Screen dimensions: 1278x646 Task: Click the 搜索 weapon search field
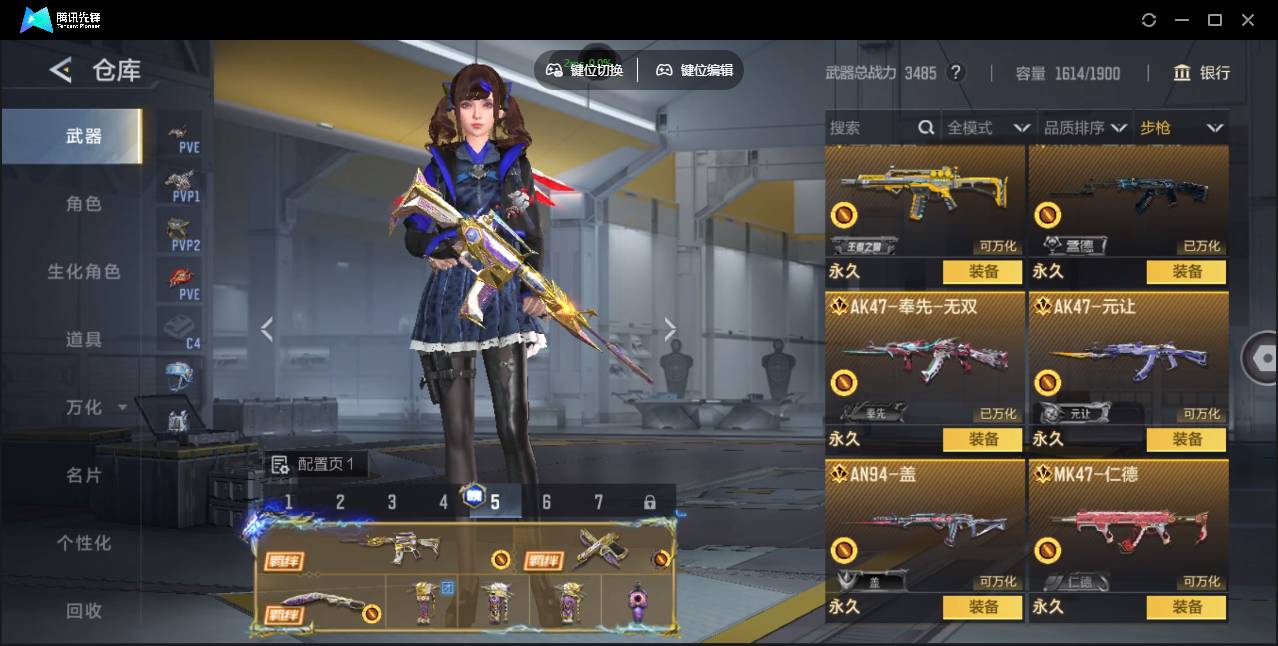click(872, 128)
